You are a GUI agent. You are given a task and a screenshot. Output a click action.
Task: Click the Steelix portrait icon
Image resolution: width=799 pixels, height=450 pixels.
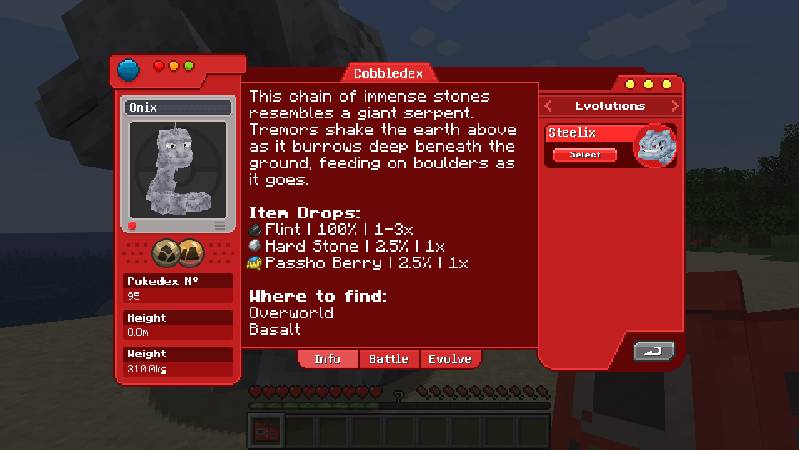(656, 146)
